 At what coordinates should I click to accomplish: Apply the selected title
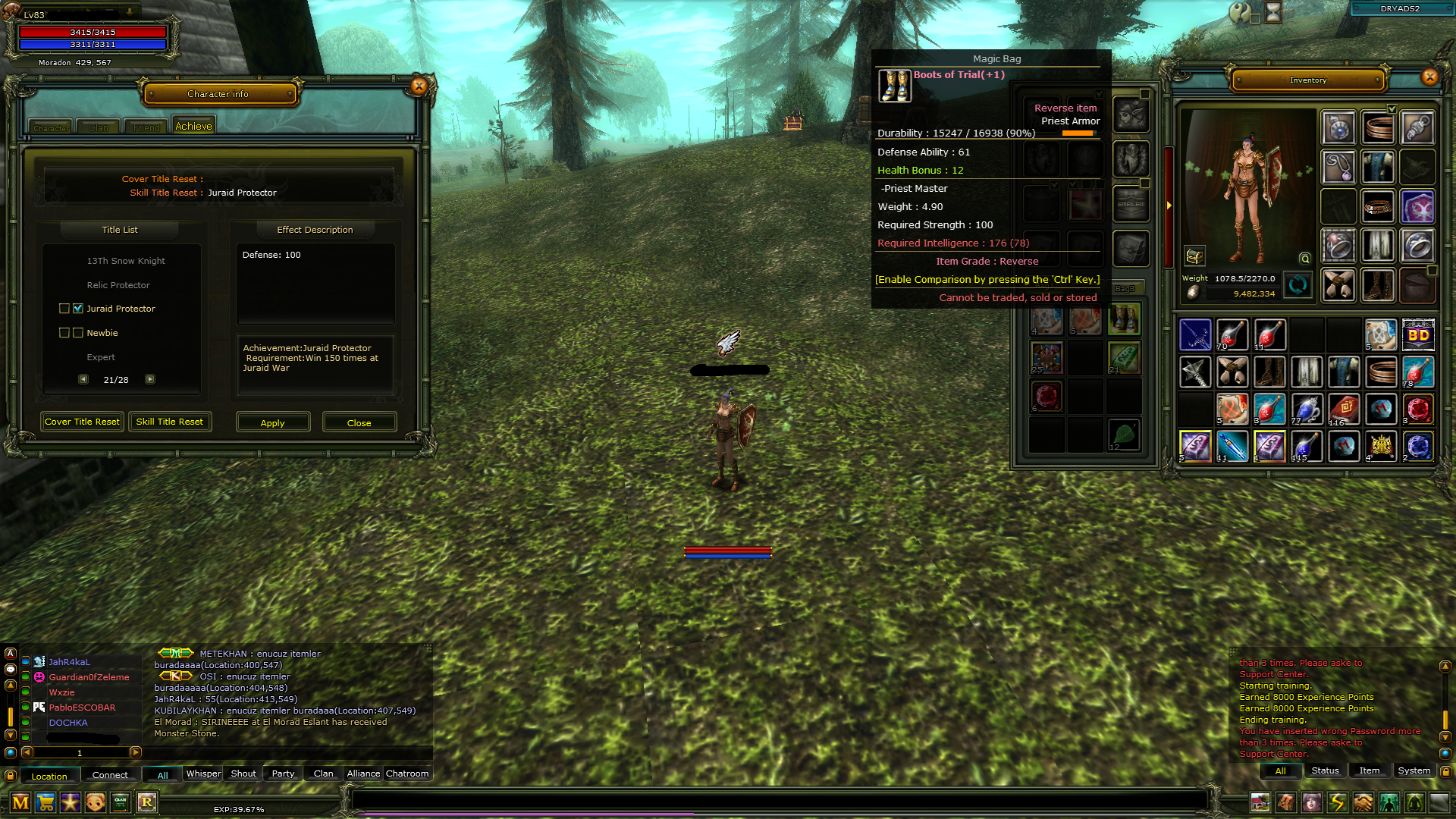(x=273, y=422)
